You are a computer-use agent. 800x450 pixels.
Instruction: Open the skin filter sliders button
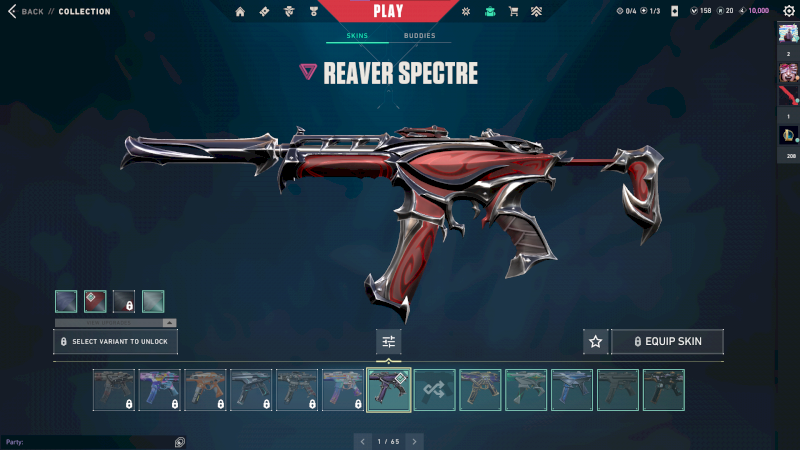point(388,342)
